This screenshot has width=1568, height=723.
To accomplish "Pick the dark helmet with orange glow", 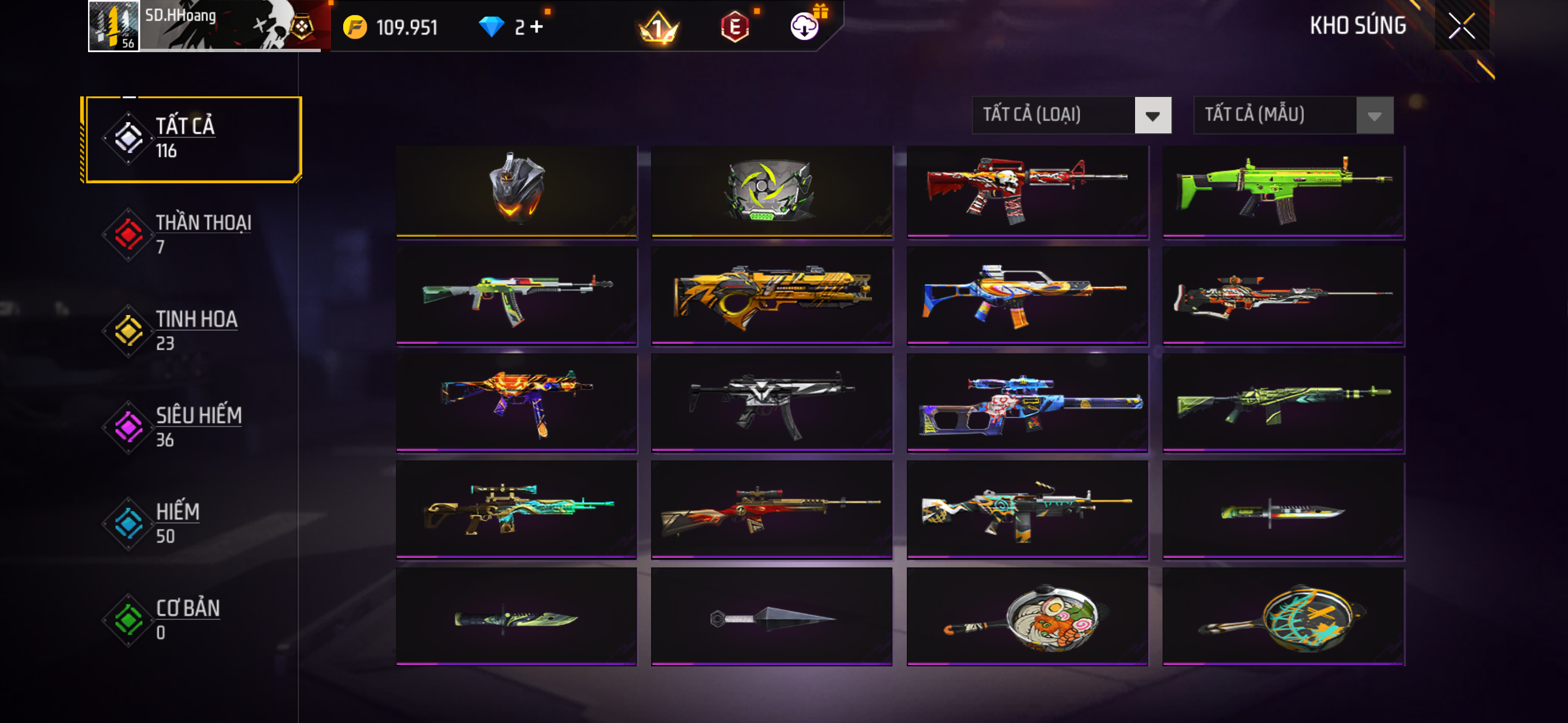I will pyautogui.click(x=516, y=190).
